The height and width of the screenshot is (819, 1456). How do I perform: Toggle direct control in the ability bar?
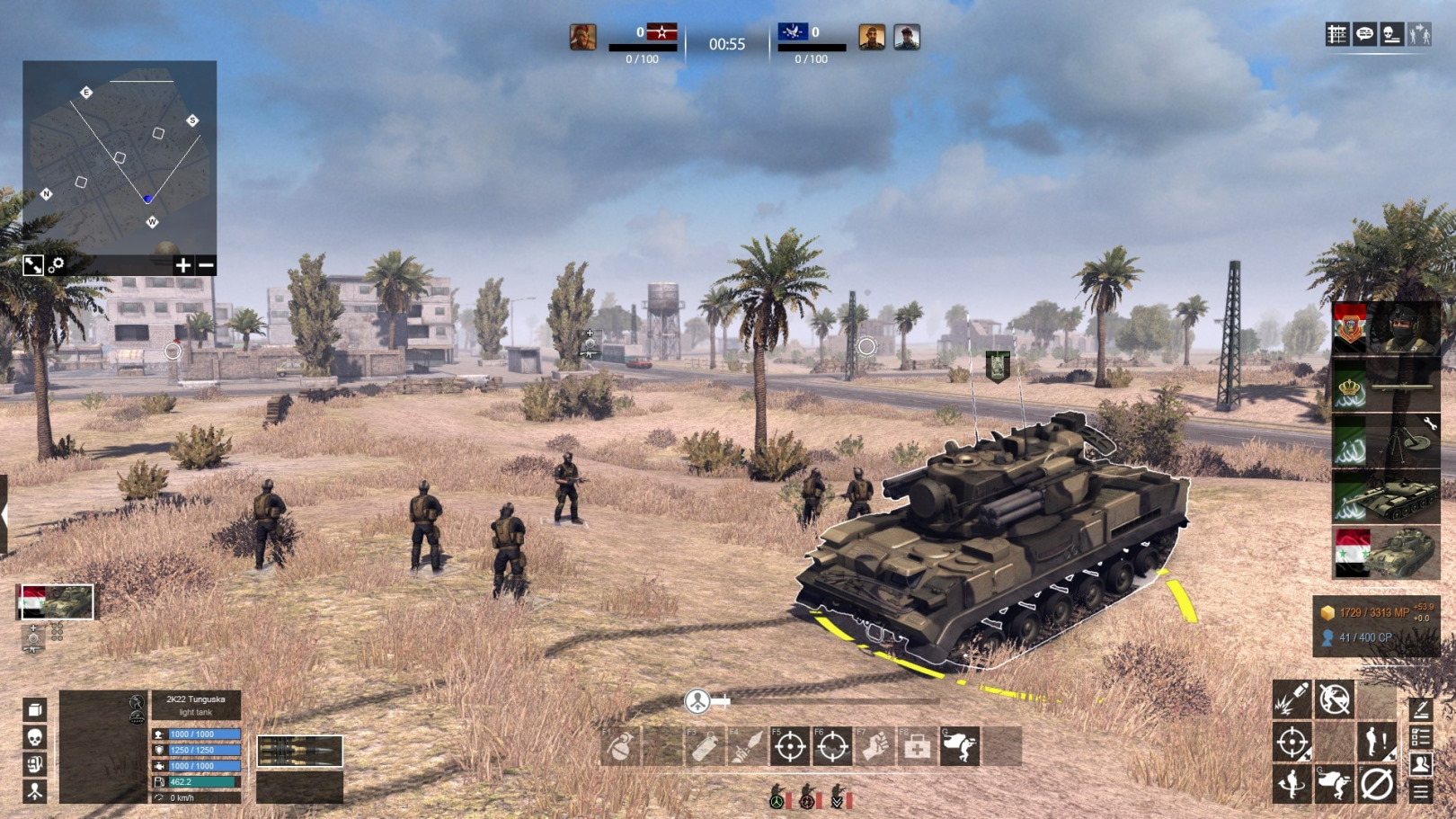pos(960,746)
